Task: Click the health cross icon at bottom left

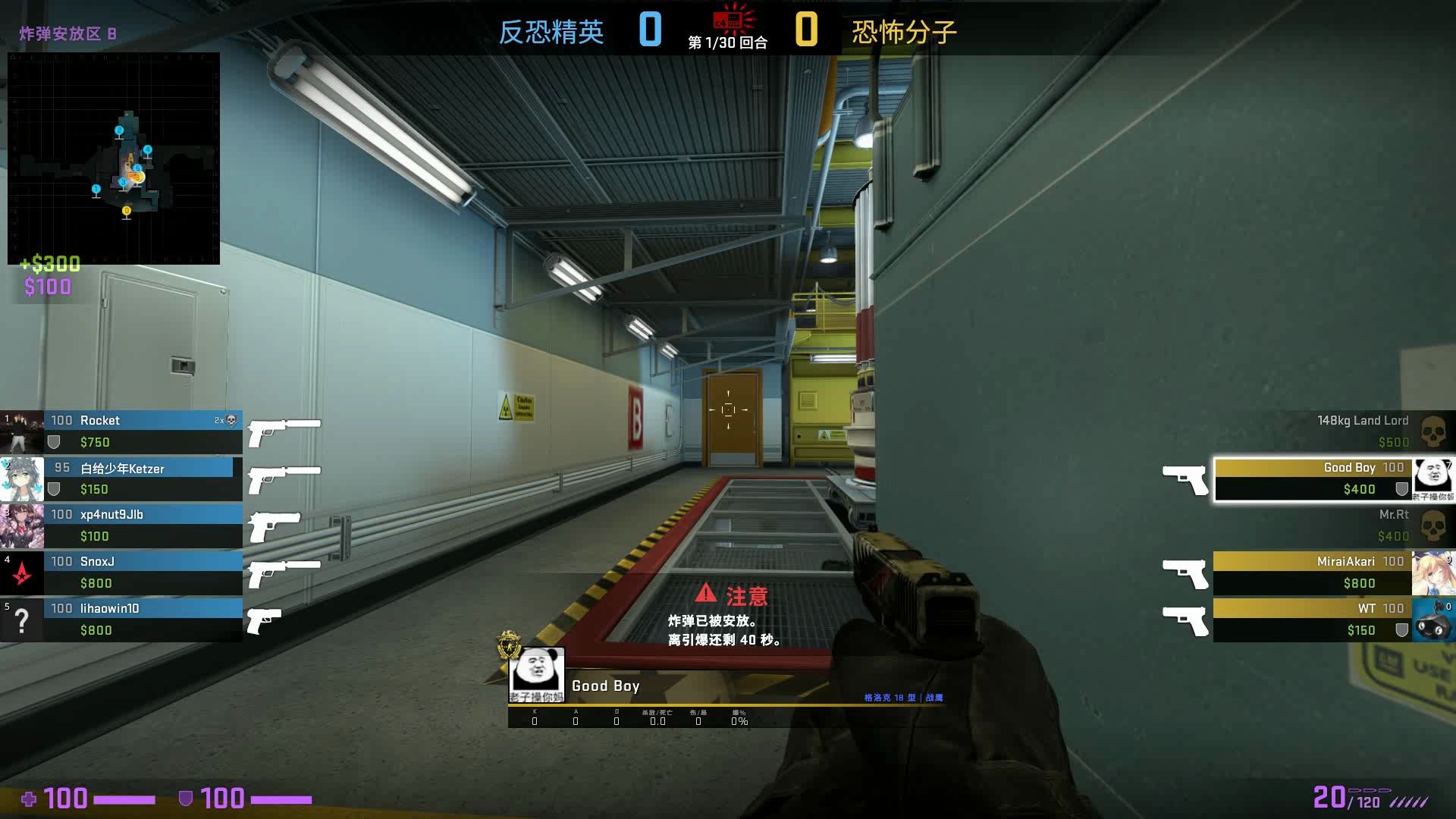Action: coord(30,799)
